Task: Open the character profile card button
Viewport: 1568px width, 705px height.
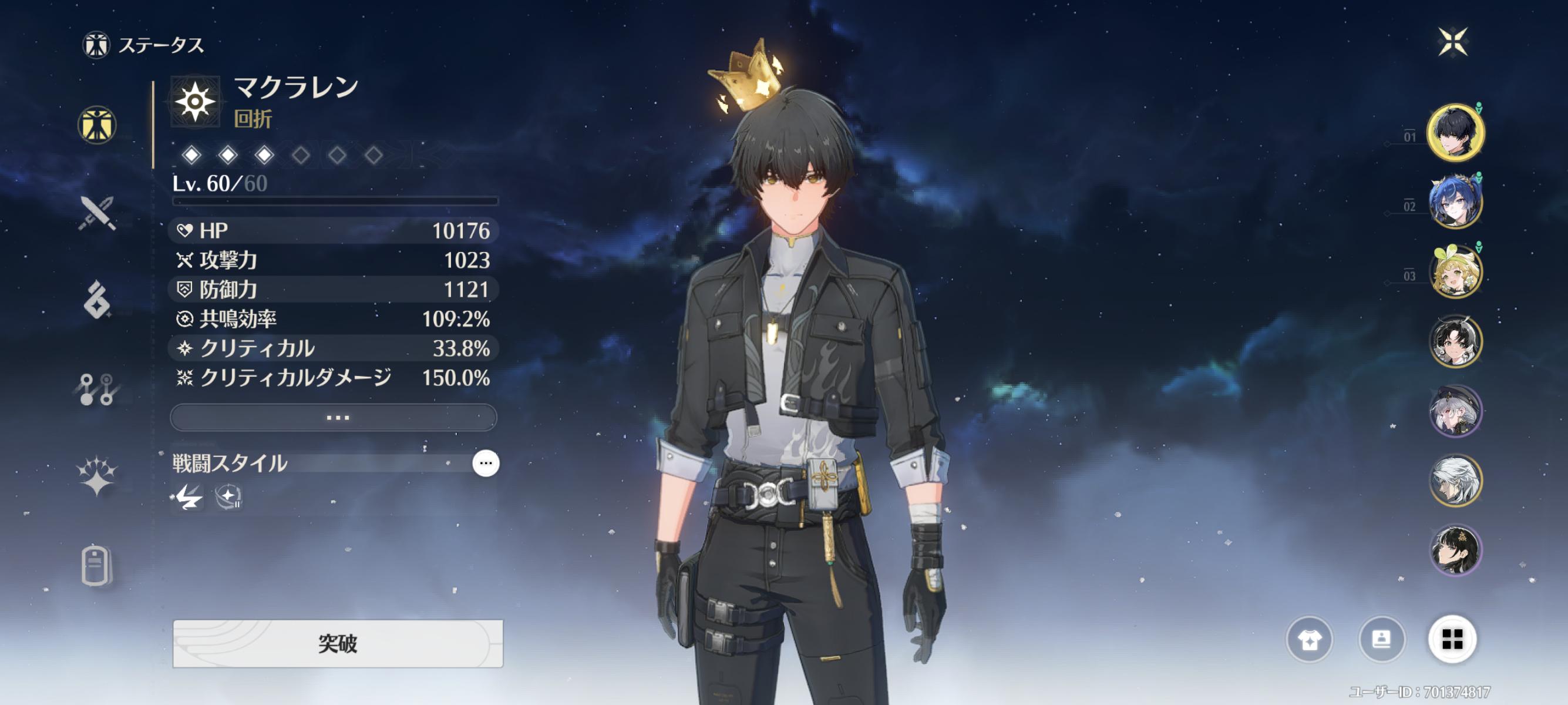Action: (1381, 639)
